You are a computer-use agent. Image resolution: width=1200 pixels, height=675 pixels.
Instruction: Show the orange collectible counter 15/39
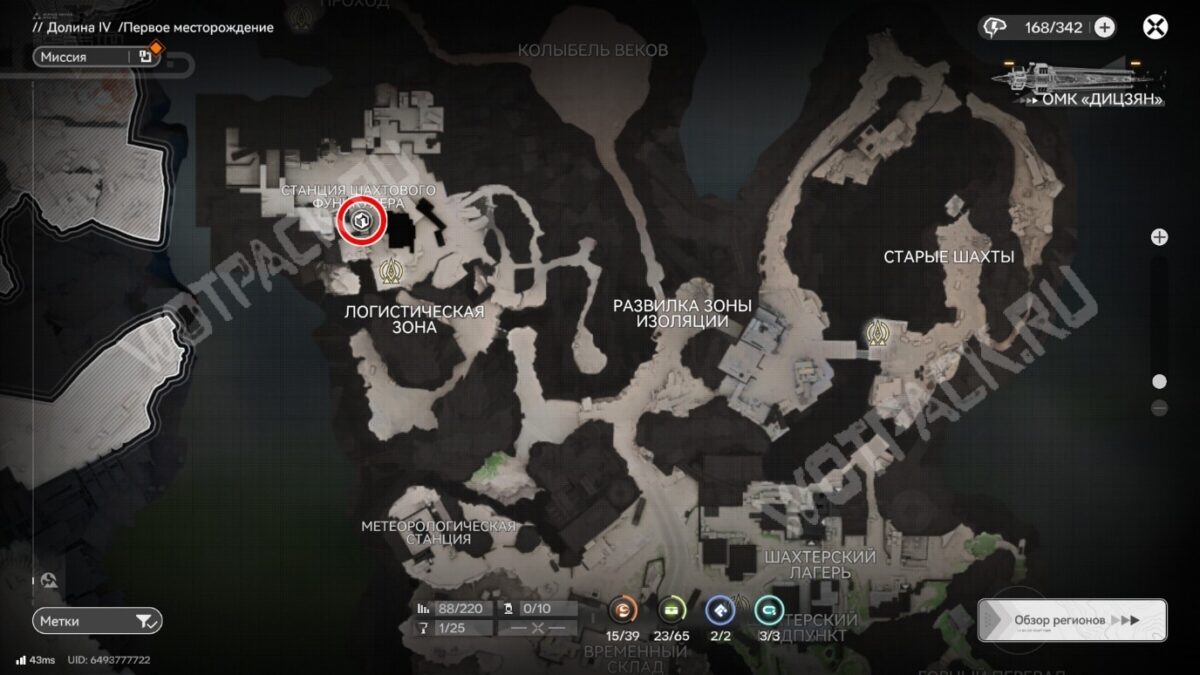[624, 610]
